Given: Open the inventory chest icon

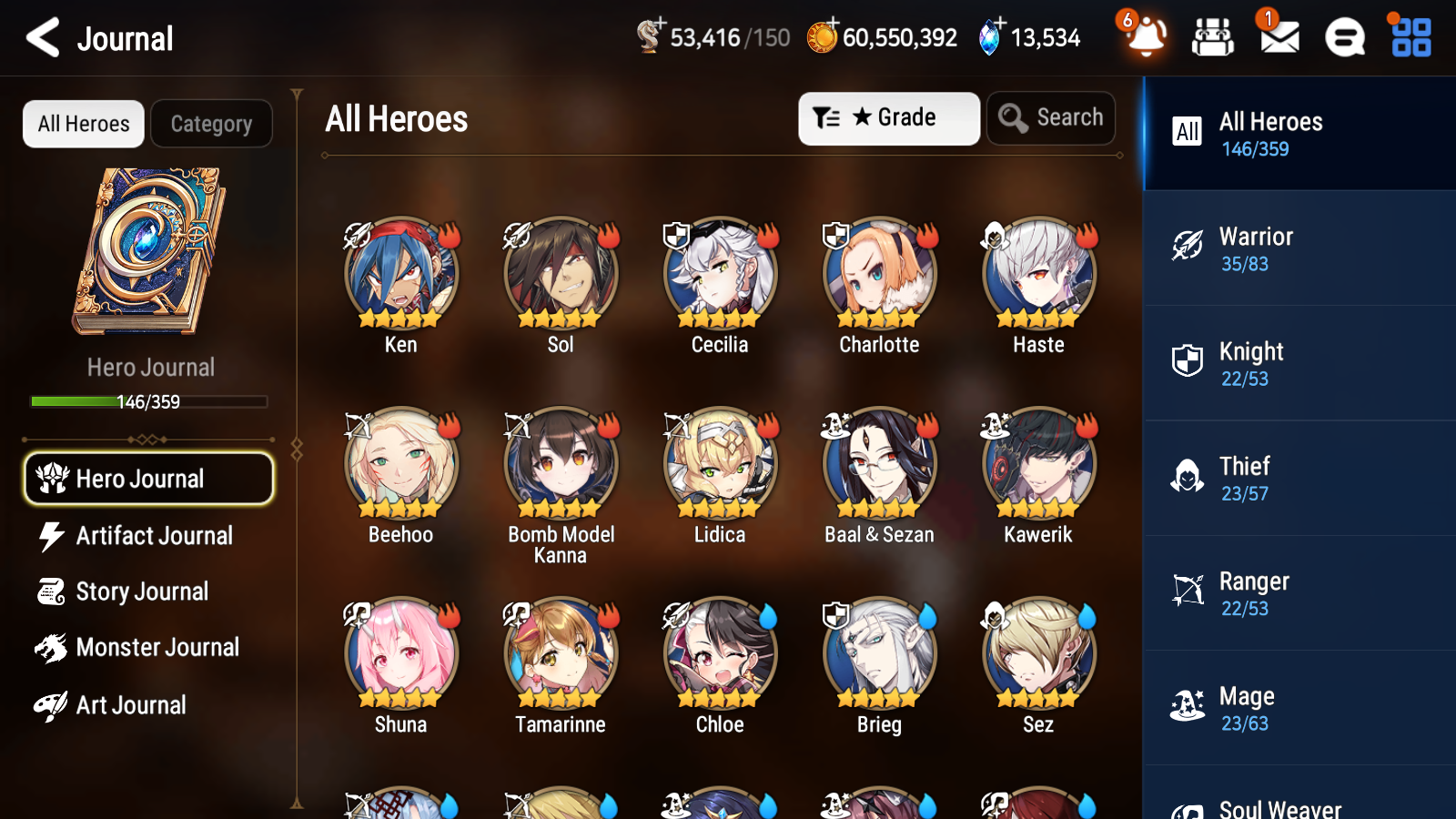Looking at the screenshot, I should 1213,38.
